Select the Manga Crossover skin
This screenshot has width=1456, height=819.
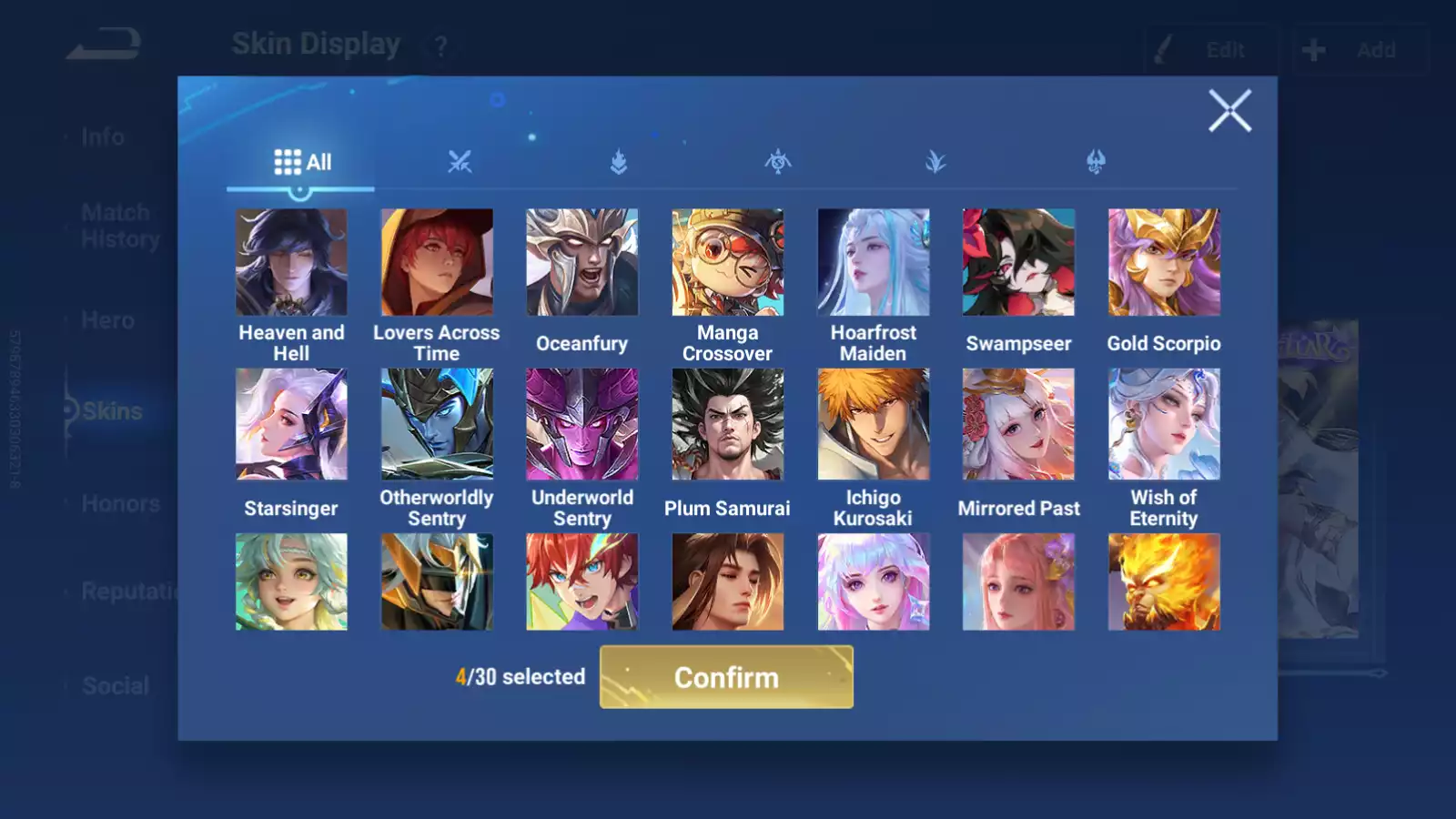(727, 262)
